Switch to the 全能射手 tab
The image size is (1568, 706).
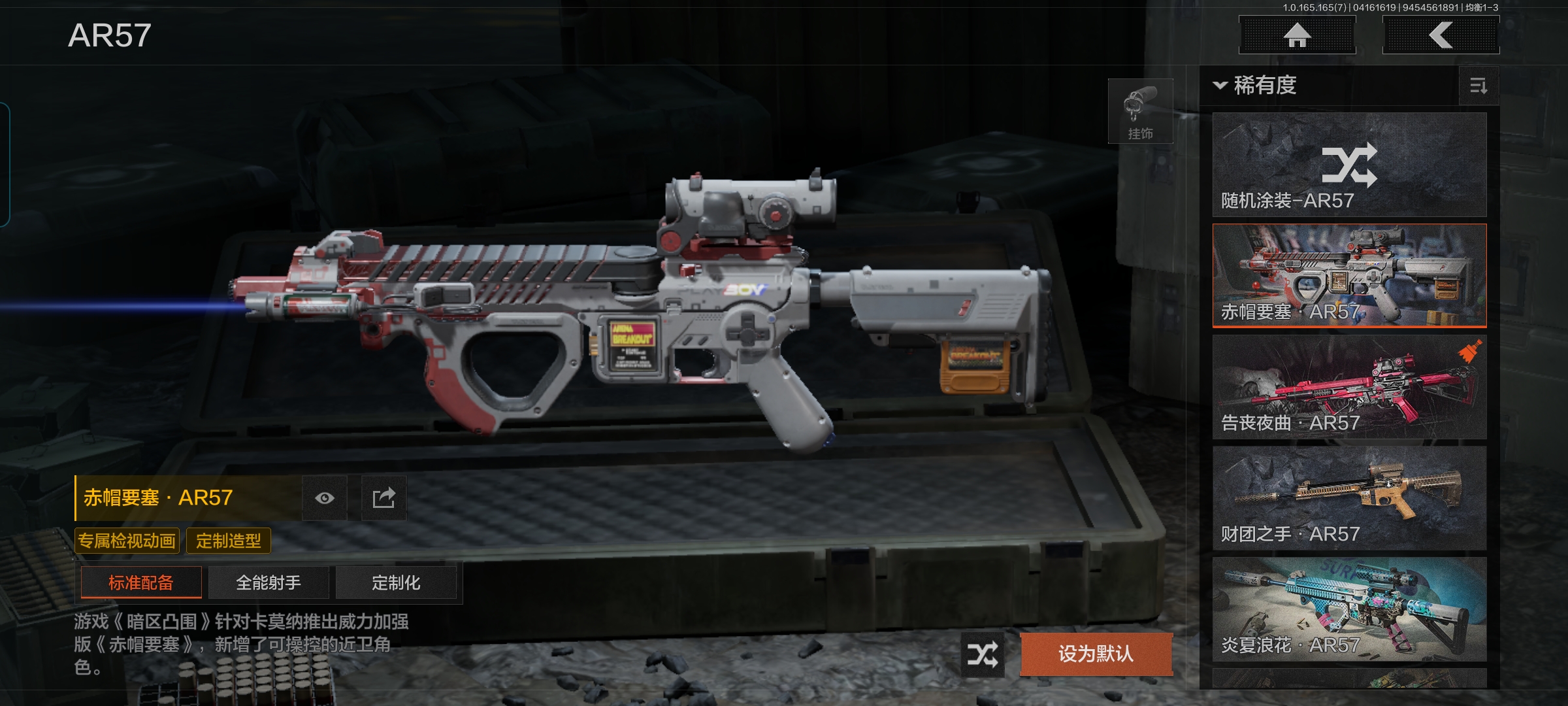point(269,582)
